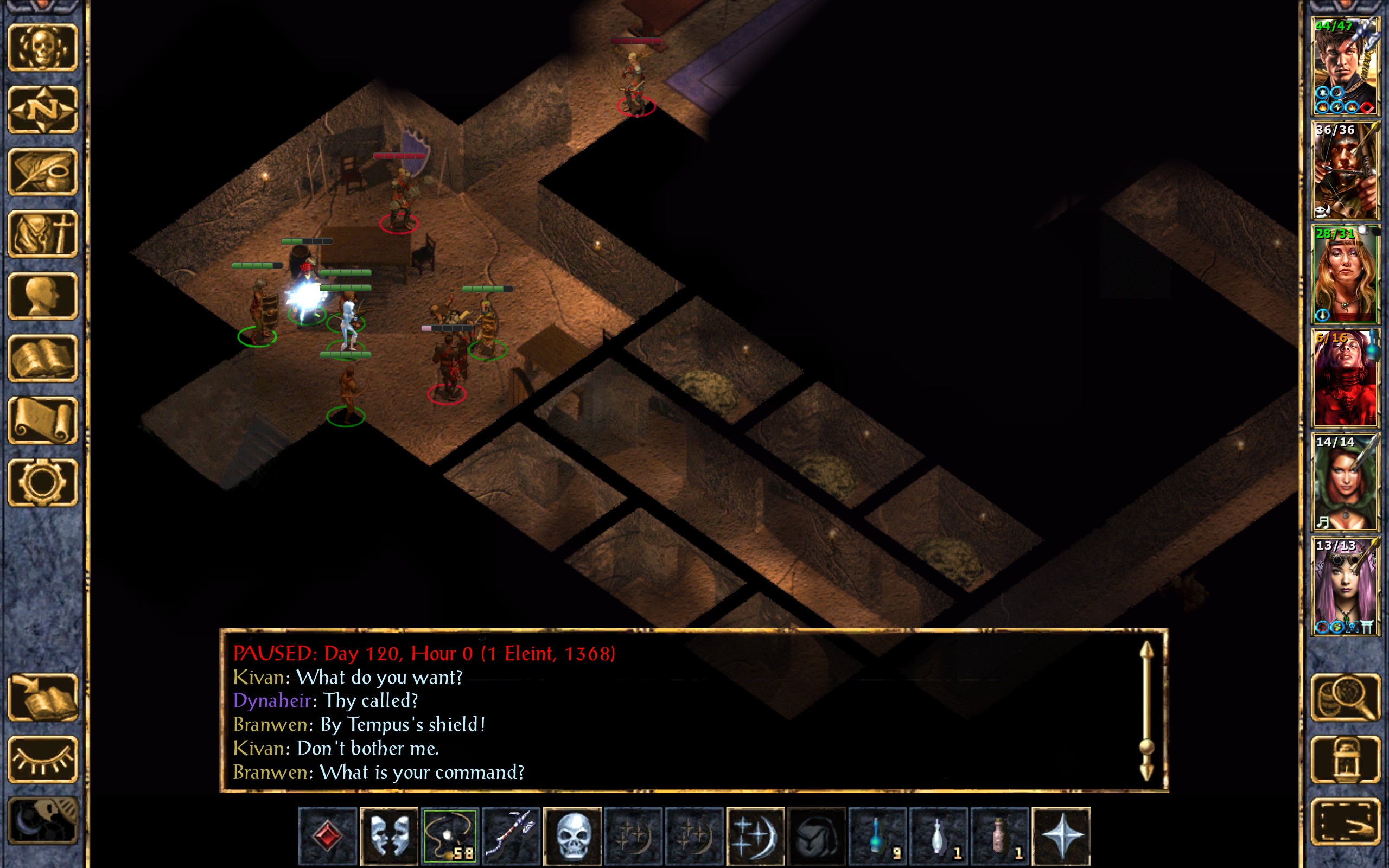Toggle the interface with the closed eye button
The height and width of the screenshot is (868, 1389).
click(43, 759)
